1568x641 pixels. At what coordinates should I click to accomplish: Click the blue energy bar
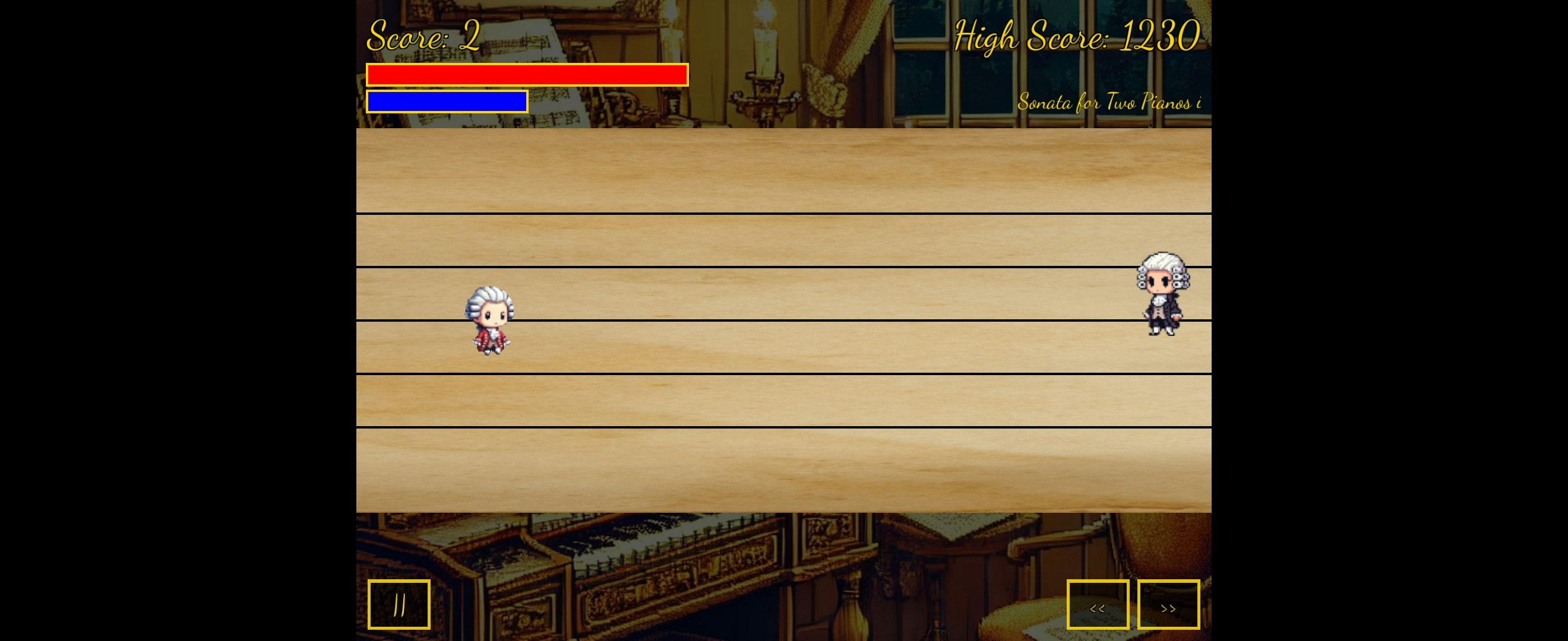tap(447, 101)
